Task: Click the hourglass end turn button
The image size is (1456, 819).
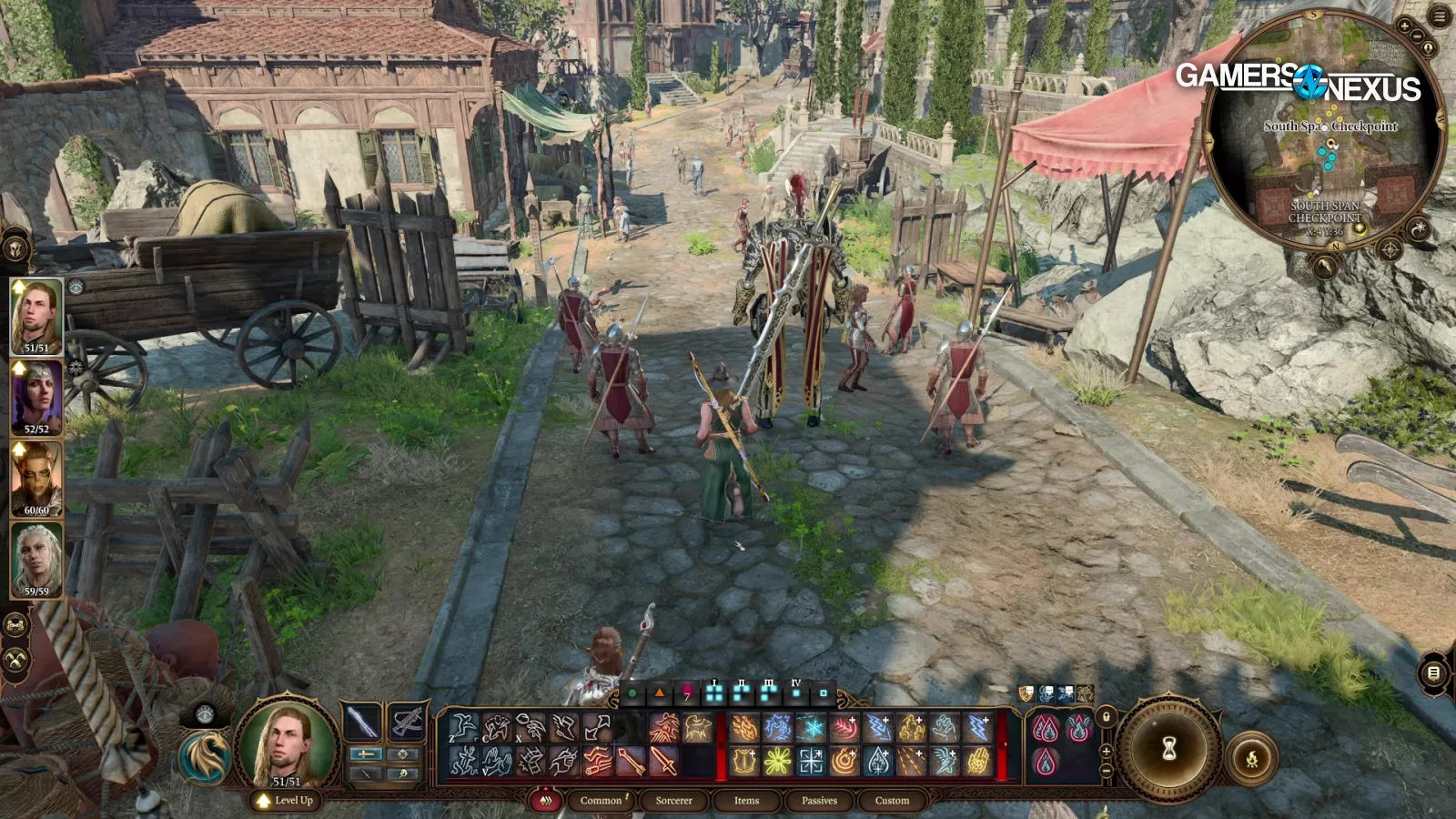Action: [1169, 749]
